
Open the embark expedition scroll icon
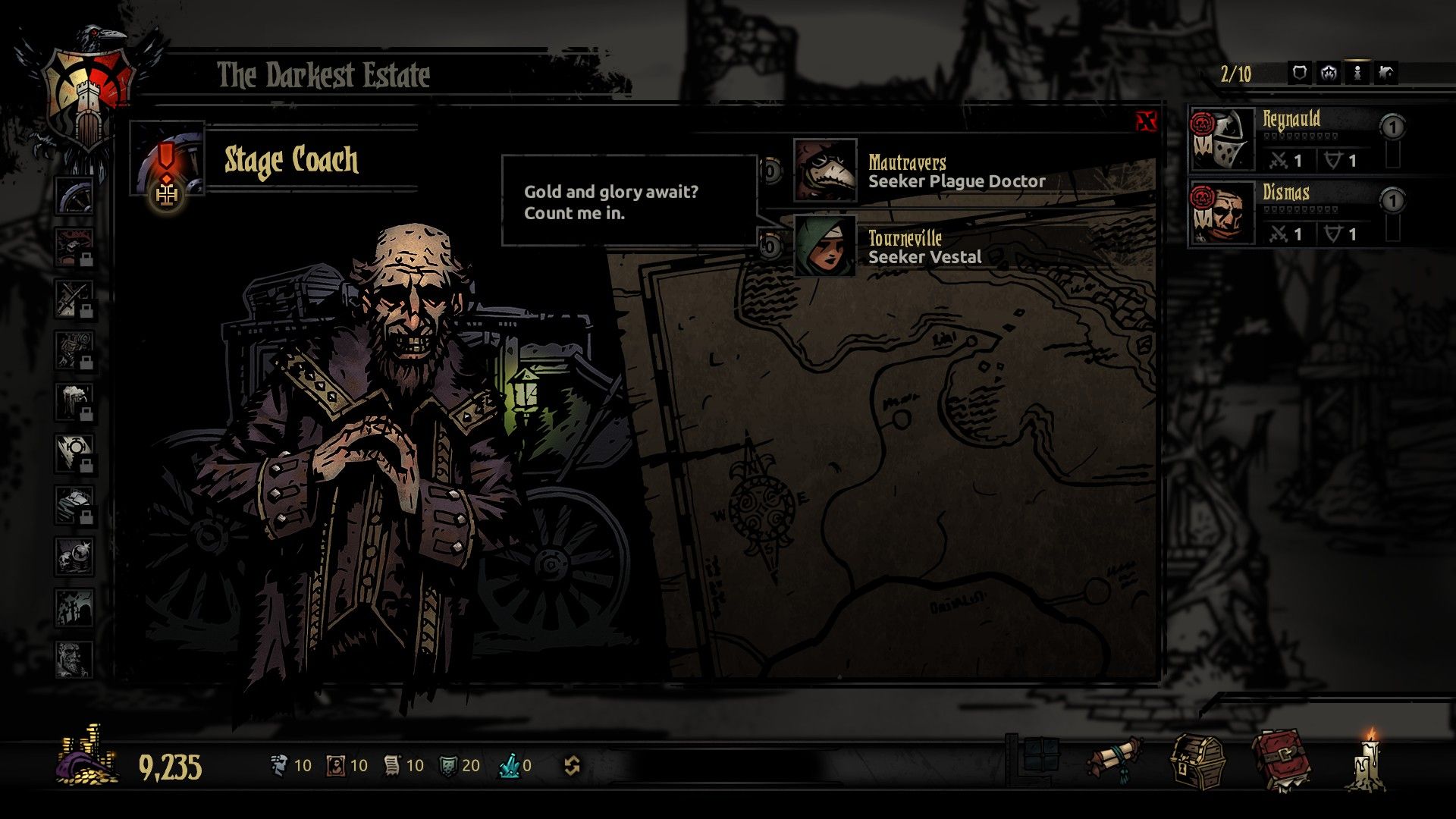1116,758
